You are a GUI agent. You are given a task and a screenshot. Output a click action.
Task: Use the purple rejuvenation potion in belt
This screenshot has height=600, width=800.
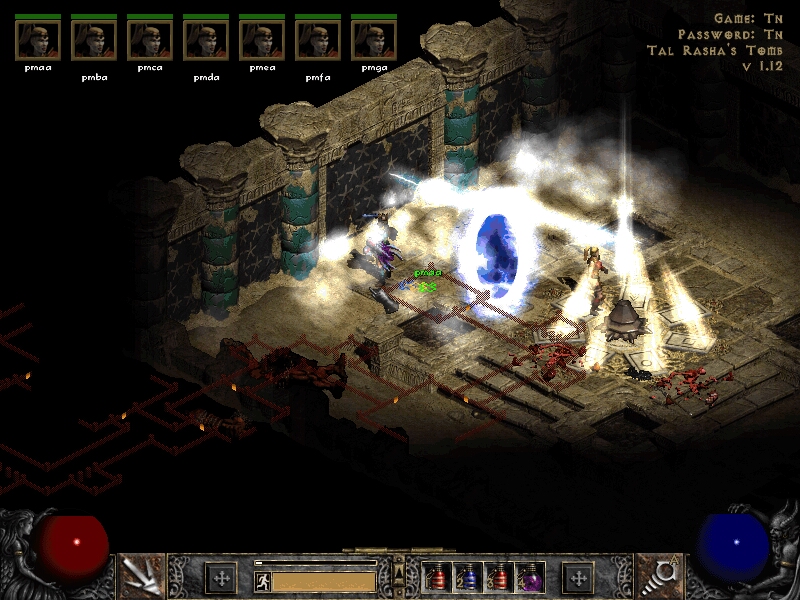[531, 577]
